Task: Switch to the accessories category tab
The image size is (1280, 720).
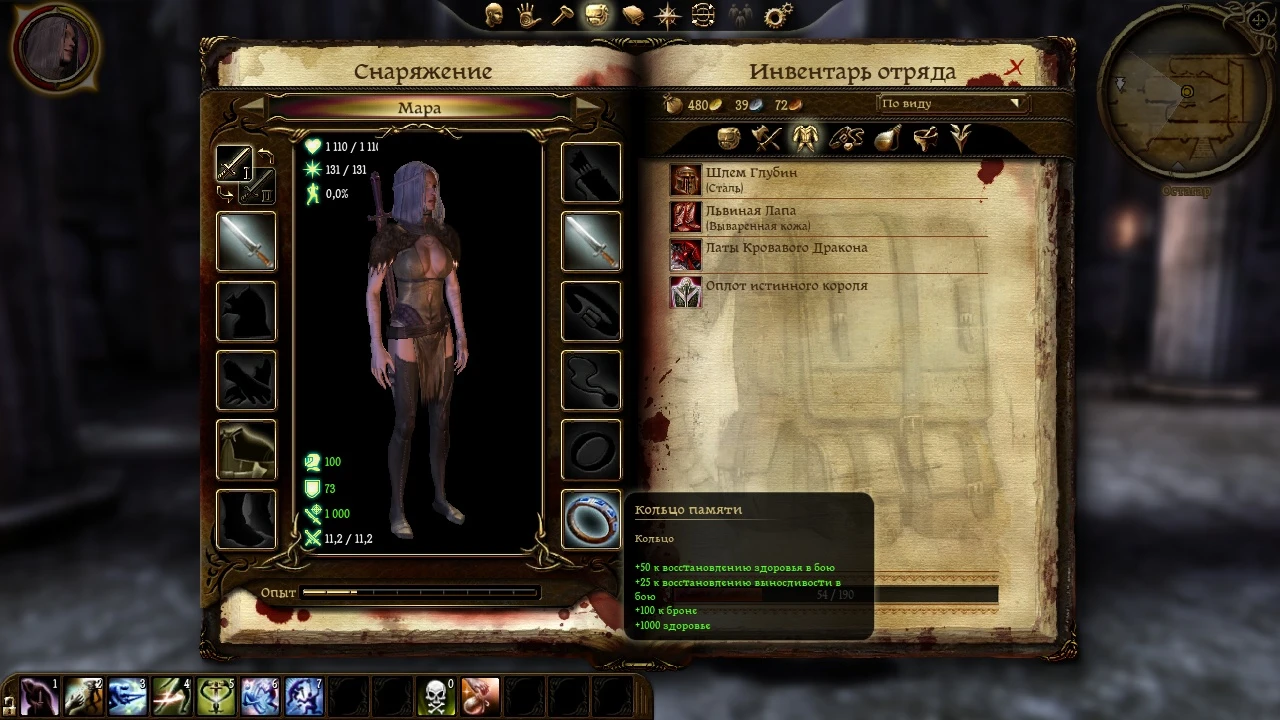Action: (845, 139)
